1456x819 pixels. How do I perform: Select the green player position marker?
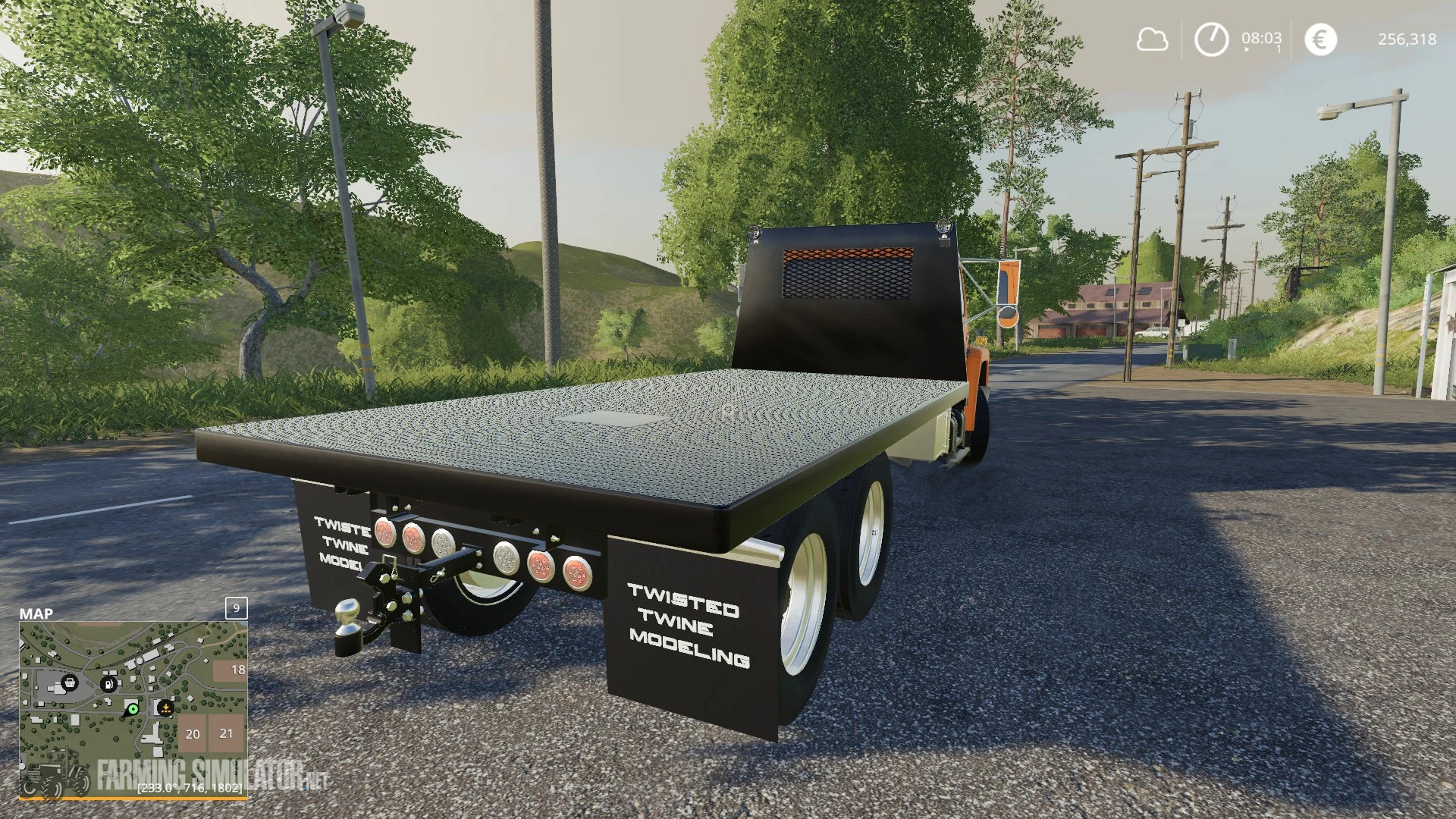point(133,708)
